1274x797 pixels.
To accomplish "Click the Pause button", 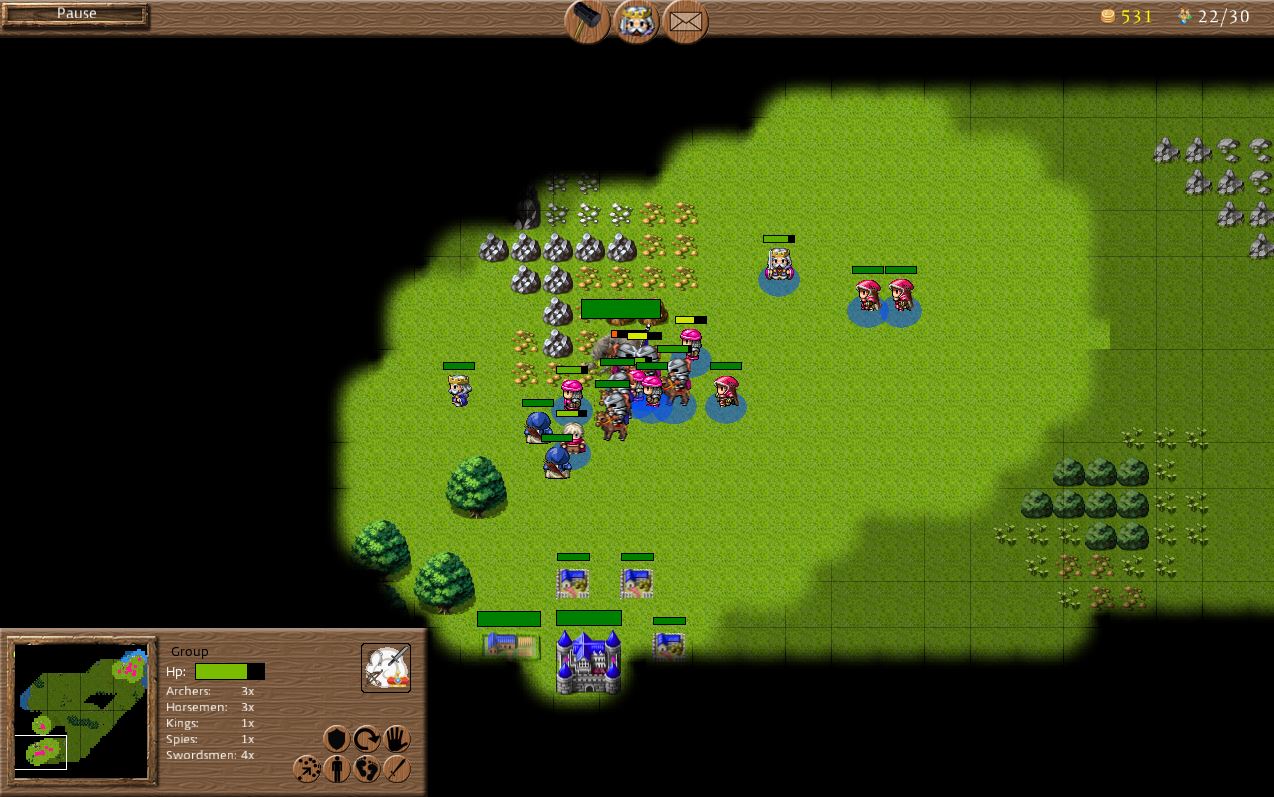I will point(76,15).
